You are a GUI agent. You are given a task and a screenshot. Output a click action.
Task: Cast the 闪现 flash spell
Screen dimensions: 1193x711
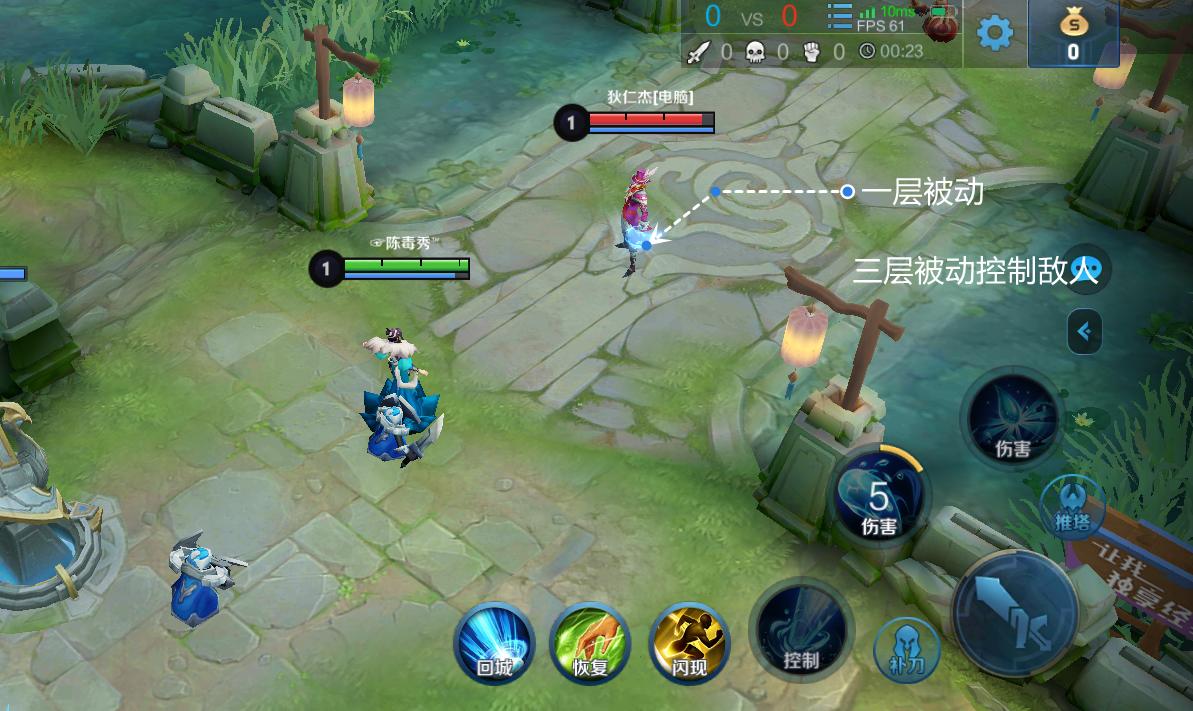coord(688,643)
